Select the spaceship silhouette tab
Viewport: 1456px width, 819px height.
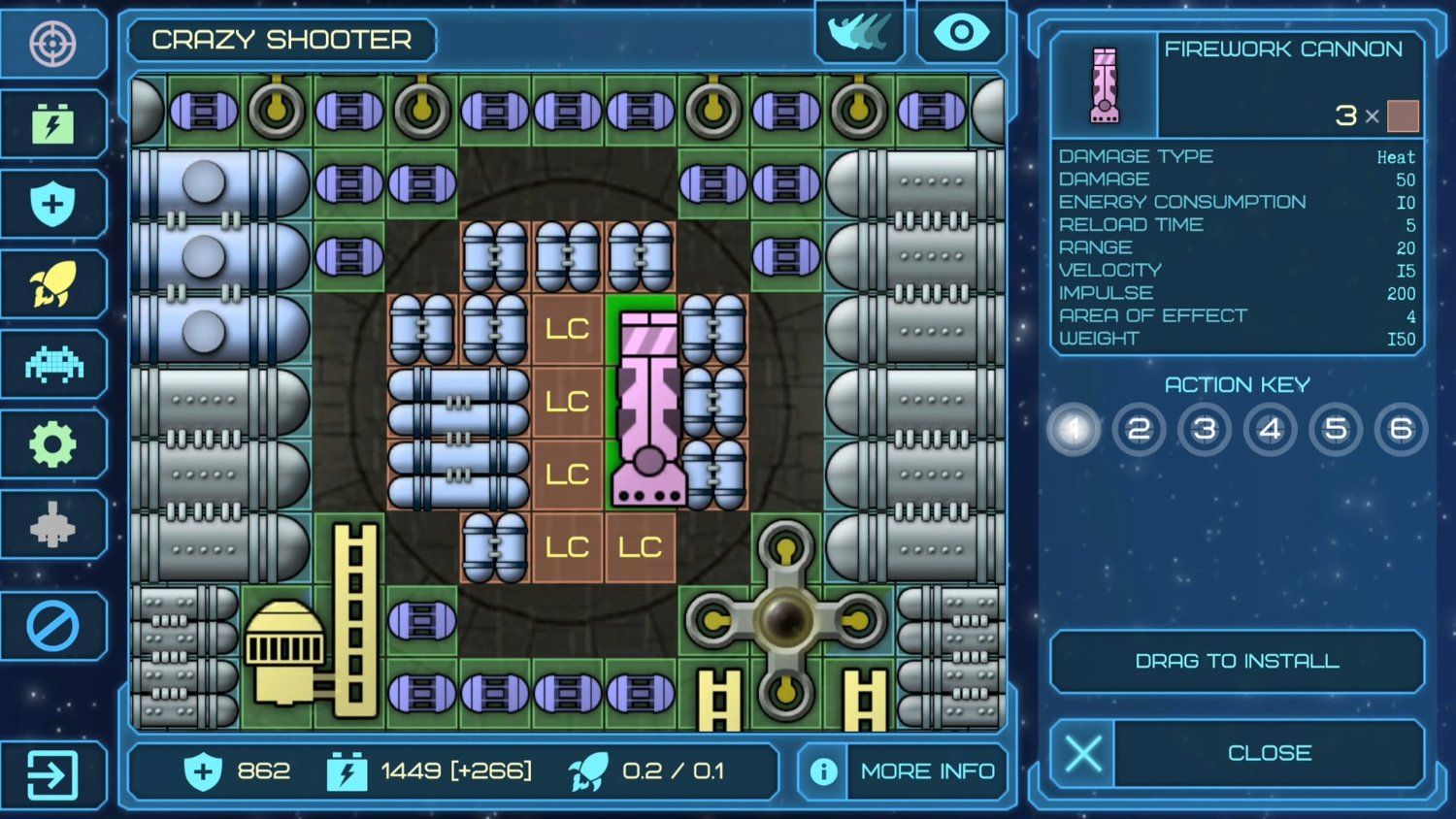tap(52, 525)
